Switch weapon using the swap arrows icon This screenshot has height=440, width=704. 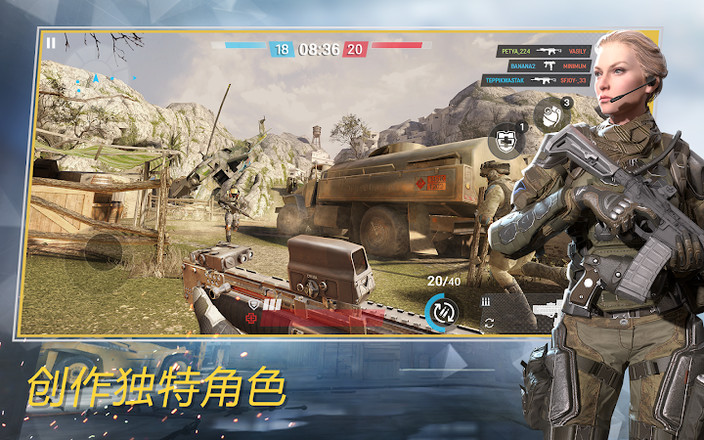tap(489, 322)
